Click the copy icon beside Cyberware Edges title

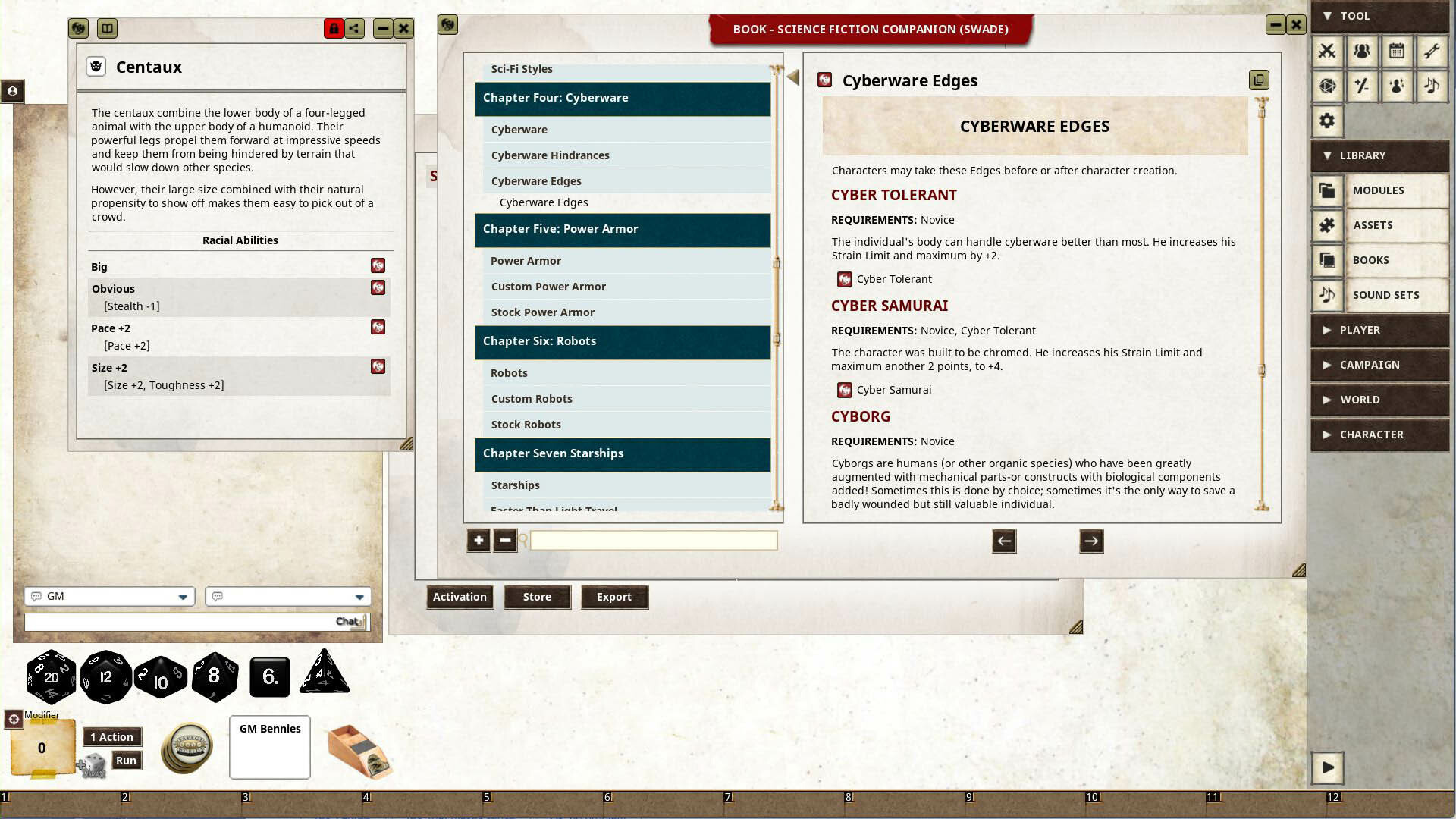pyautogui.click(x=1259, y=79)
